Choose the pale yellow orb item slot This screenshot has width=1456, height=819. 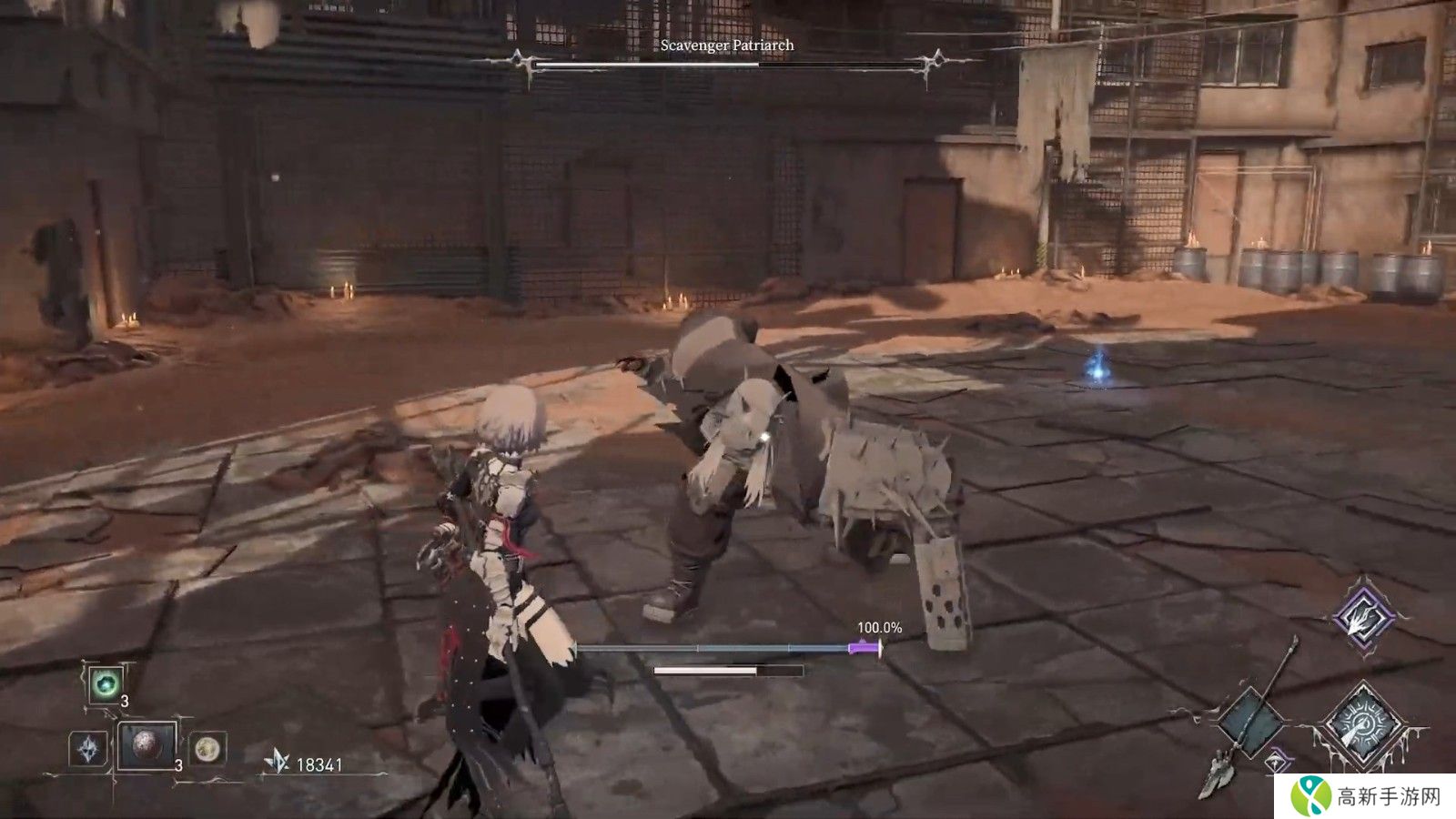click(208, 749)
